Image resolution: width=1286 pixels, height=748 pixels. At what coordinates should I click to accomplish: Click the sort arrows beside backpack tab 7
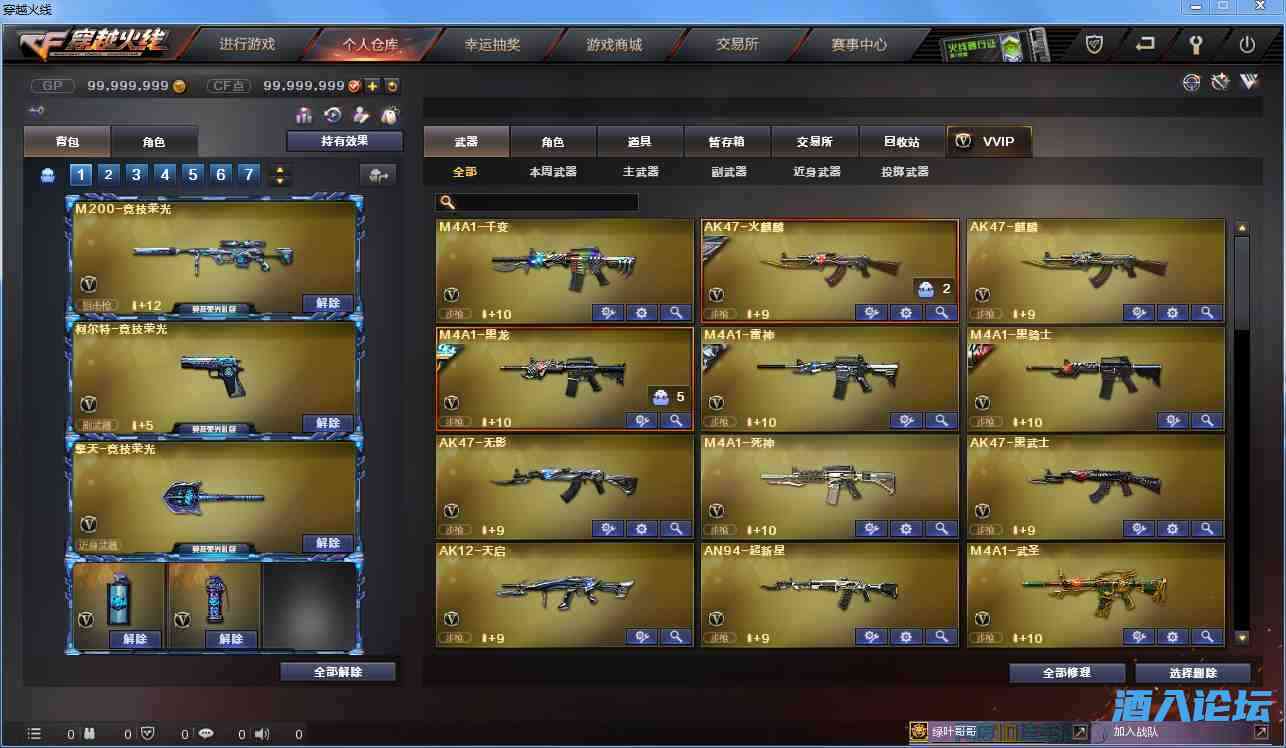click(x=279, y=174)
